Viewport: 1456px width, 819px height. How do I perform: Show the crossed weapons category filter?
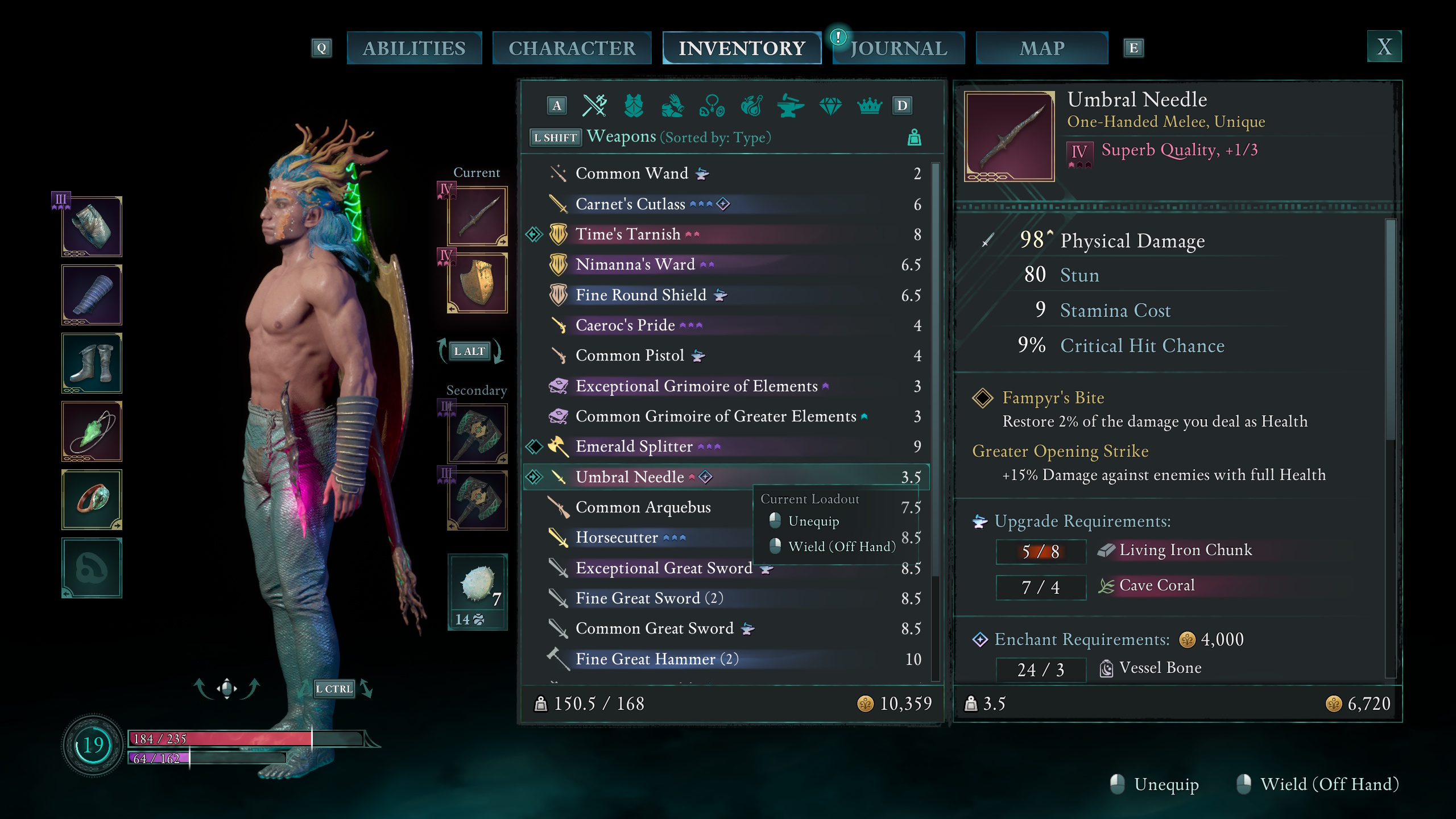[595, 106]
